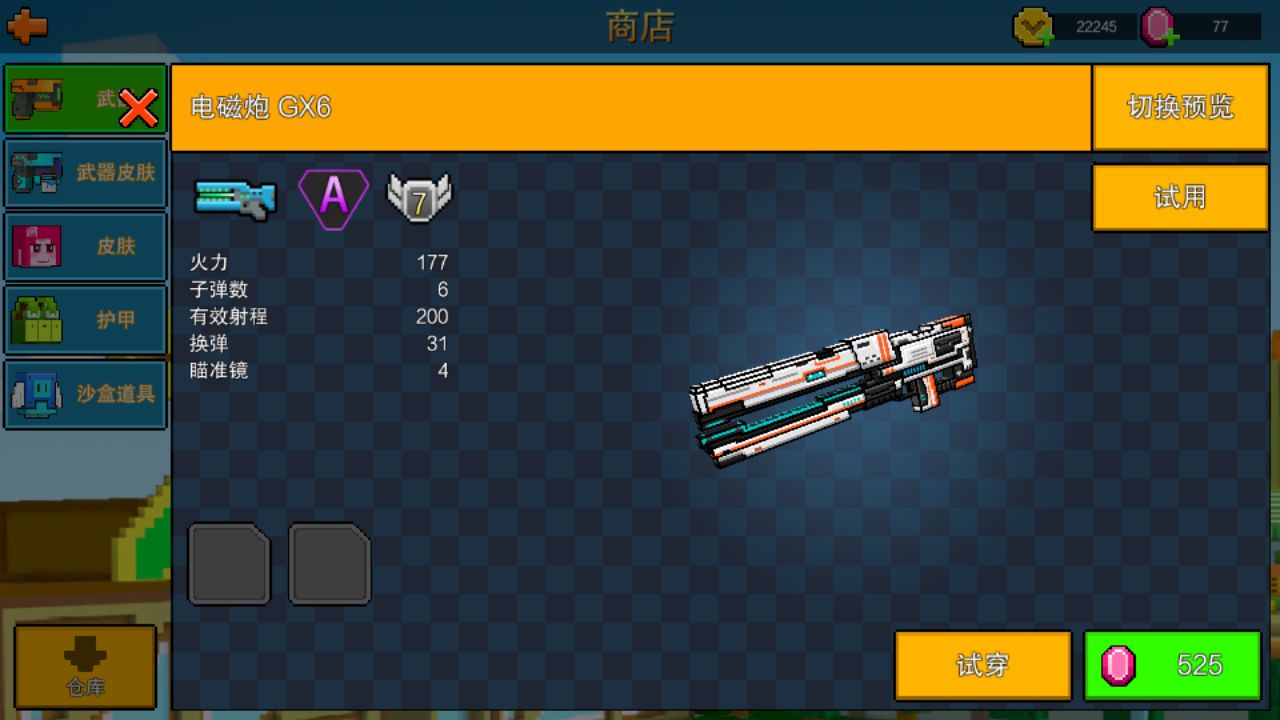
Task: Close the 武器 category with the red X
Action: (x=138, y=105)
